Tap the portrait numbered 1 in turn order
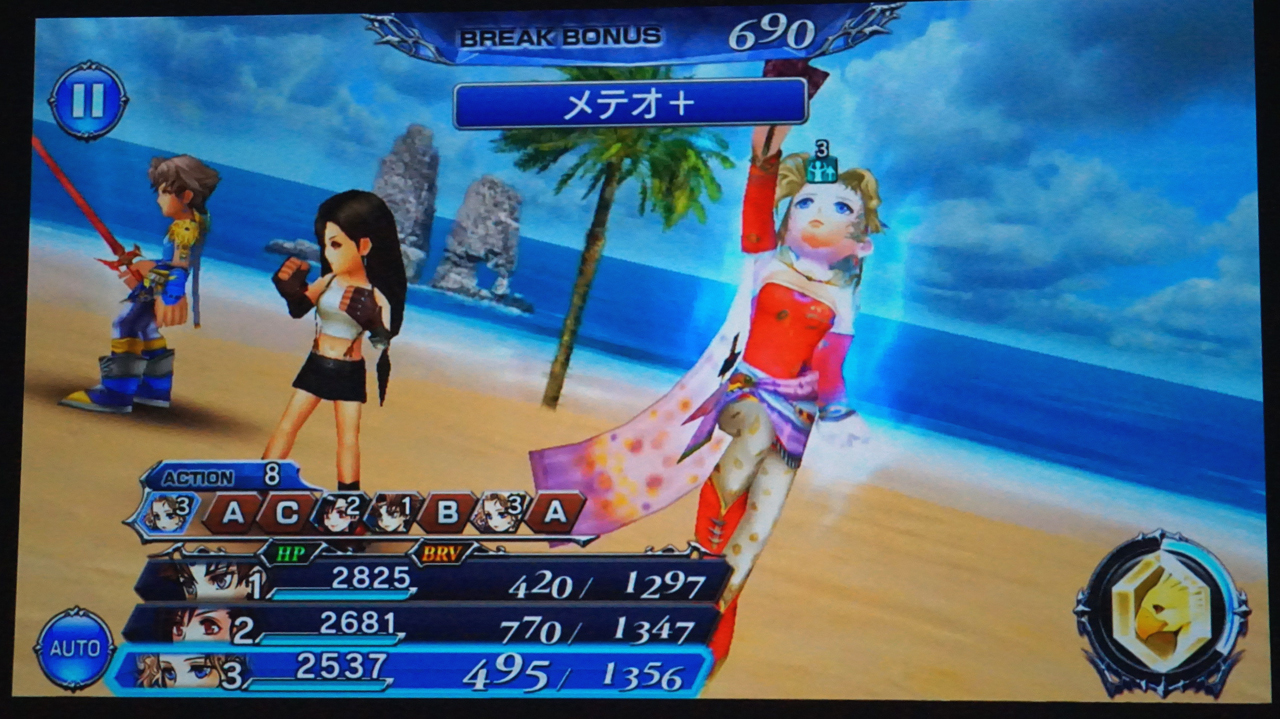The height and width of the screenshot is (719, 1280). coord(392,513)
